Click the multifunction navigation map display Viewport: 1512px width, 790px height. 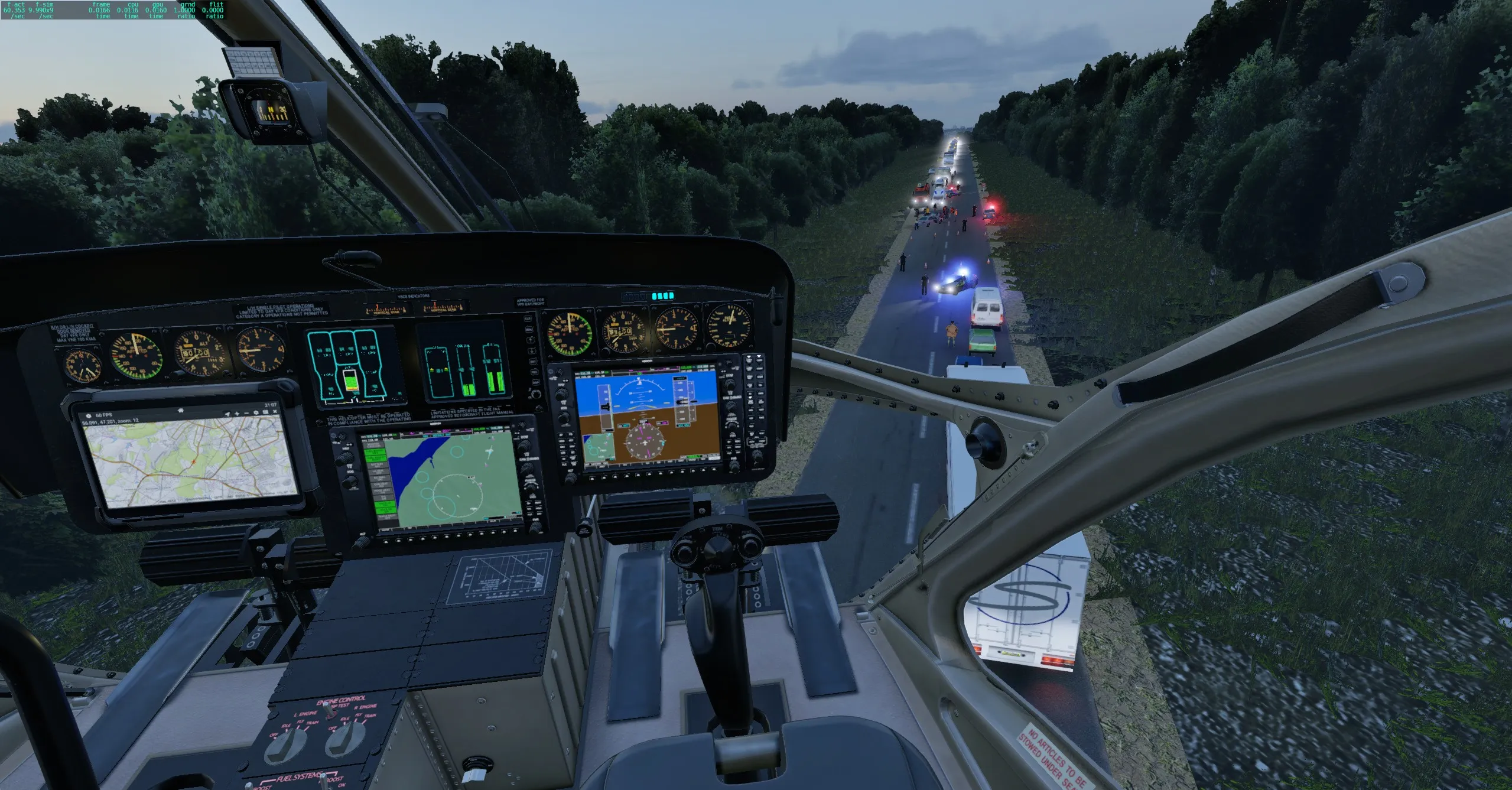[444, 479]
